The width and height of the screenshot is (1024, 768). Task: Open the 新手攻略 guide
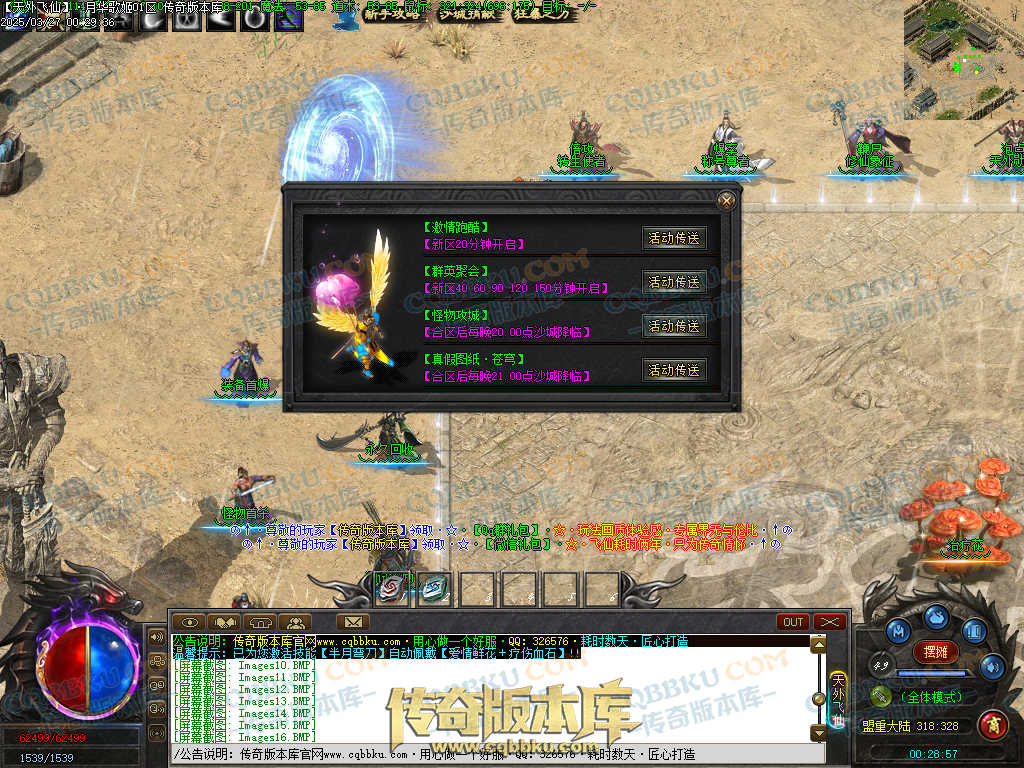point(391,14)
